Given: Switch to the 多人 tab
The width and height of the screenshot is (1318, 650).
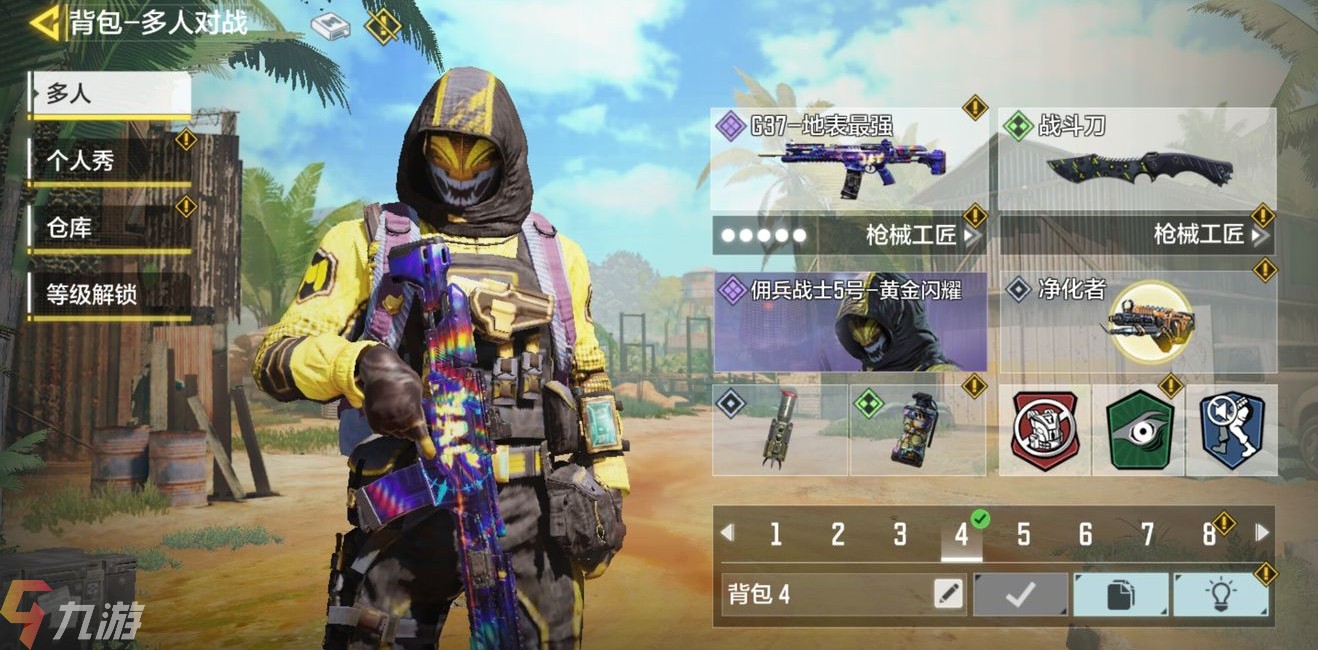Looking at the screenshot, I should point(109,95).
